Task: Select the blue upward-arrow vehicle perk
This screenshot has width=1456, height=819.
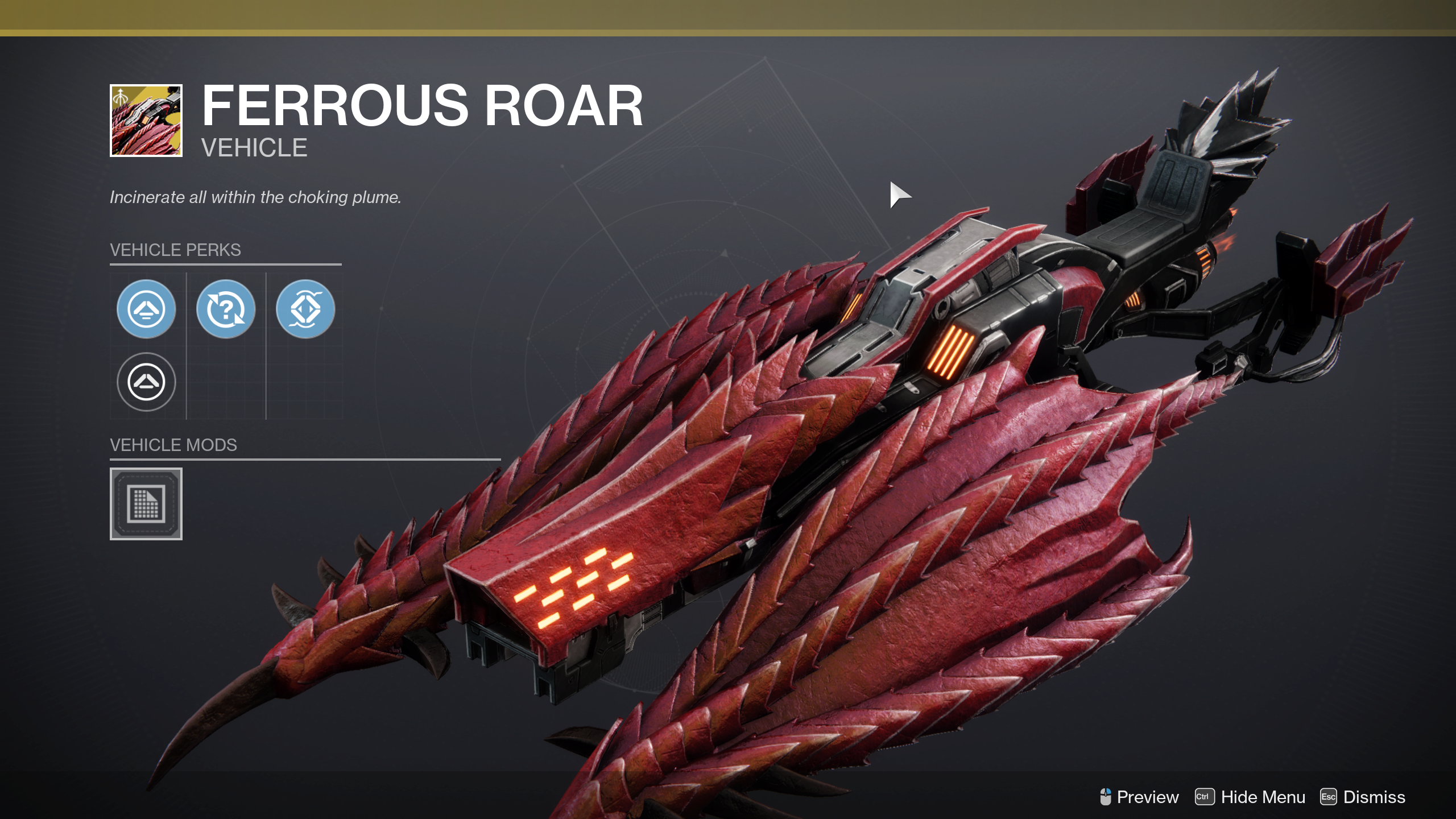Action: pos(146,309)
